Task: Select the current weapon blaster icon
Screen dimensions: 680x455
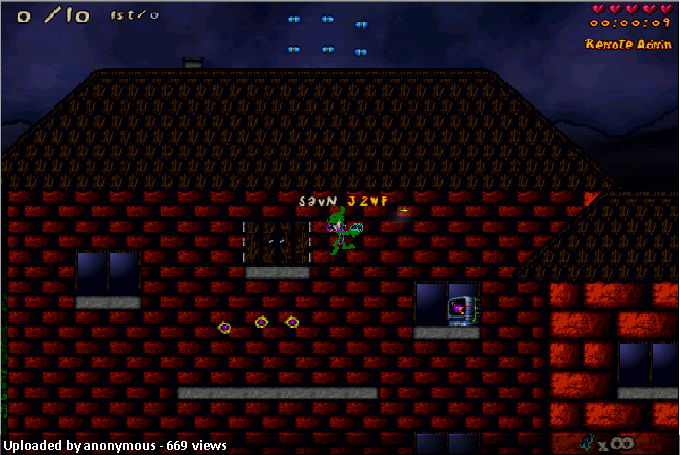Action: (x=588, y=441)
